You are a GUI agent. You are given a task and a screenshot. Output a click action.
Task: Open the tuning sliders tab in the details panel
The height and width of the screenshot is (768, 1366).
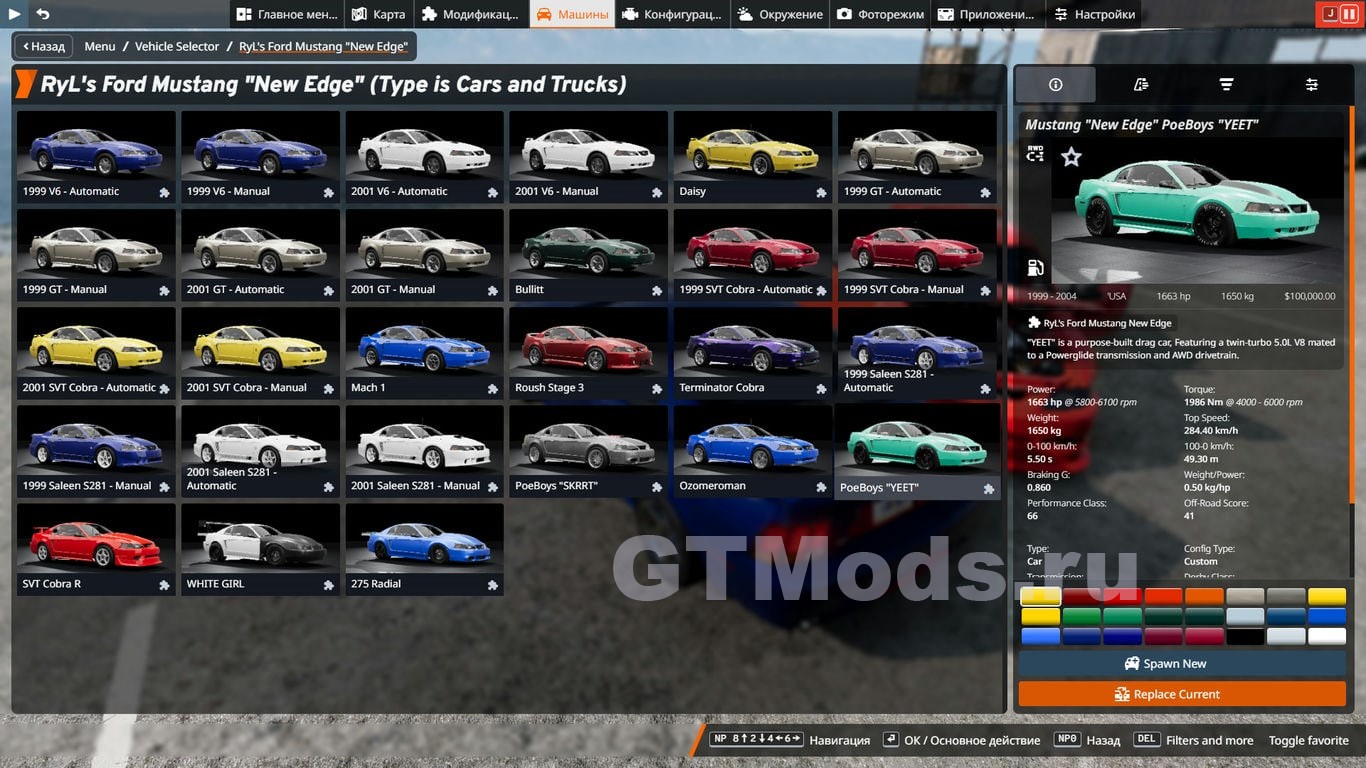[1311, 84]
